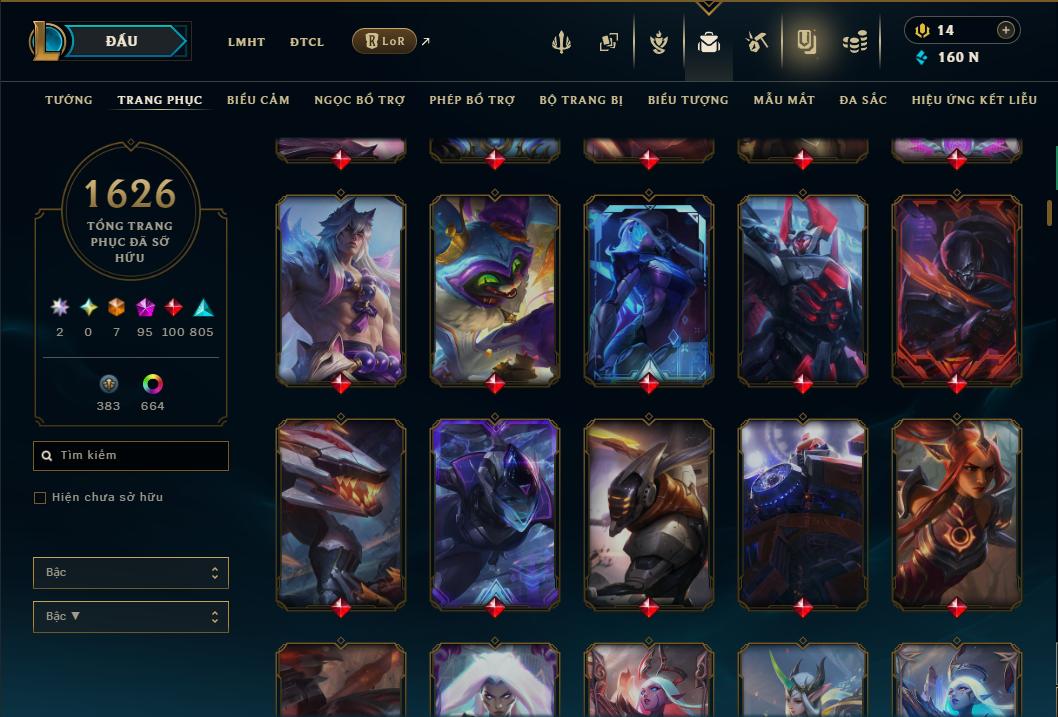Add currency with the plus button
The width and height of the screenshot is (1058, 717).
pos(1006,30)
